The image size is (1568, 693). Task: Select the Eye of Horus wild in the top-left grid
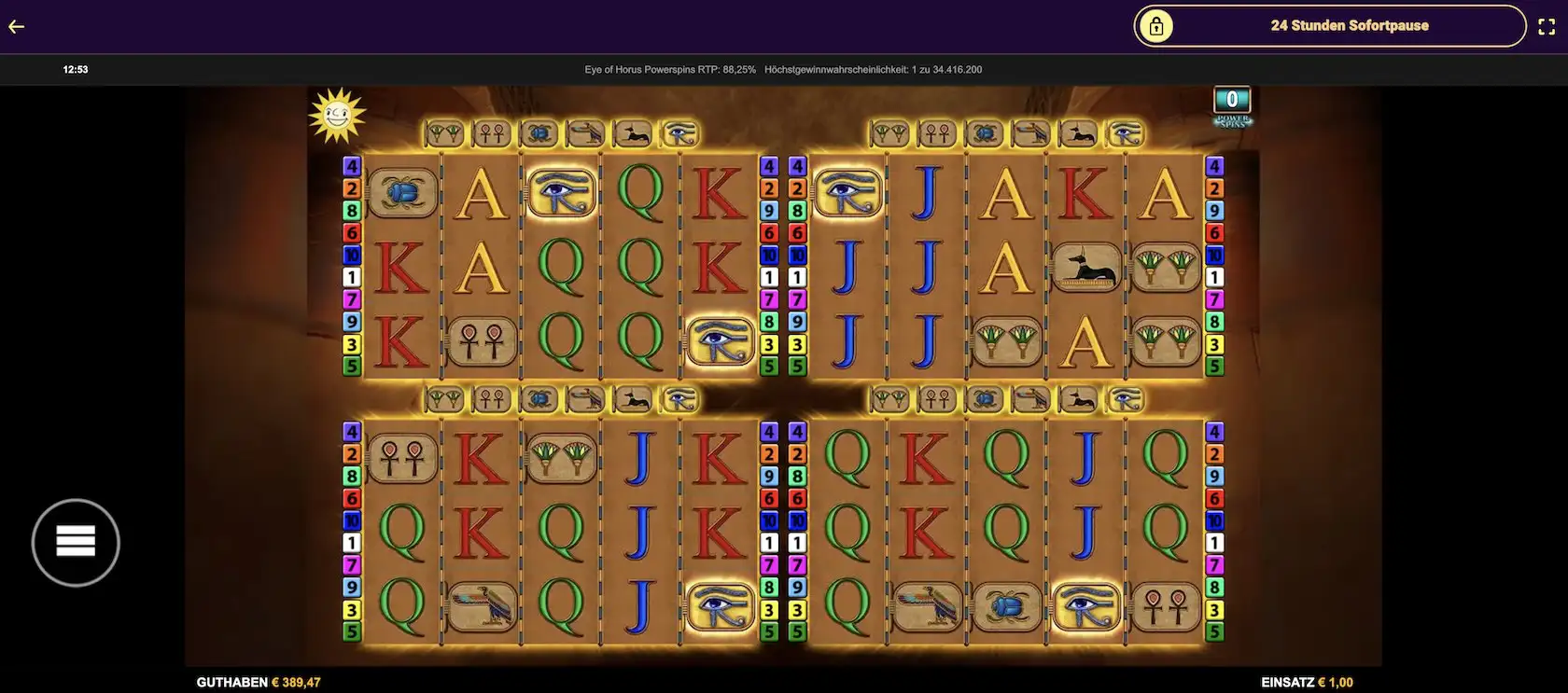coord(557,193)
